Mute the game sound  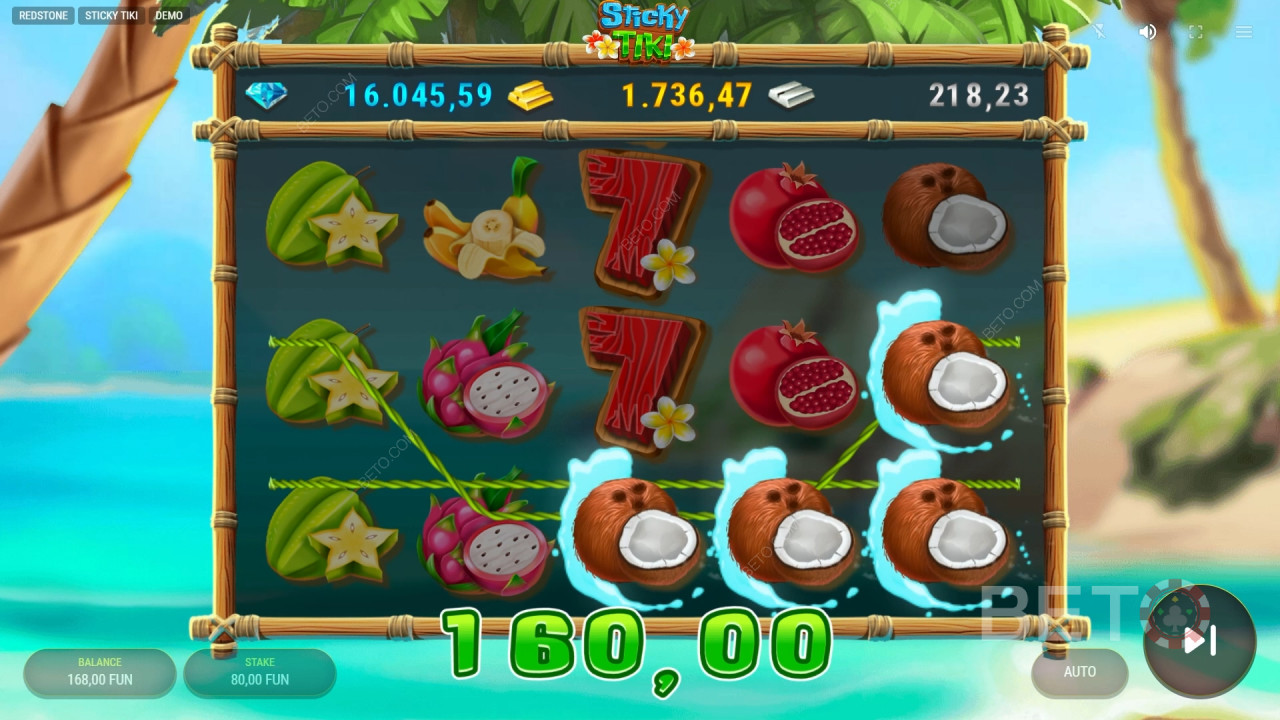[1146, 31]
